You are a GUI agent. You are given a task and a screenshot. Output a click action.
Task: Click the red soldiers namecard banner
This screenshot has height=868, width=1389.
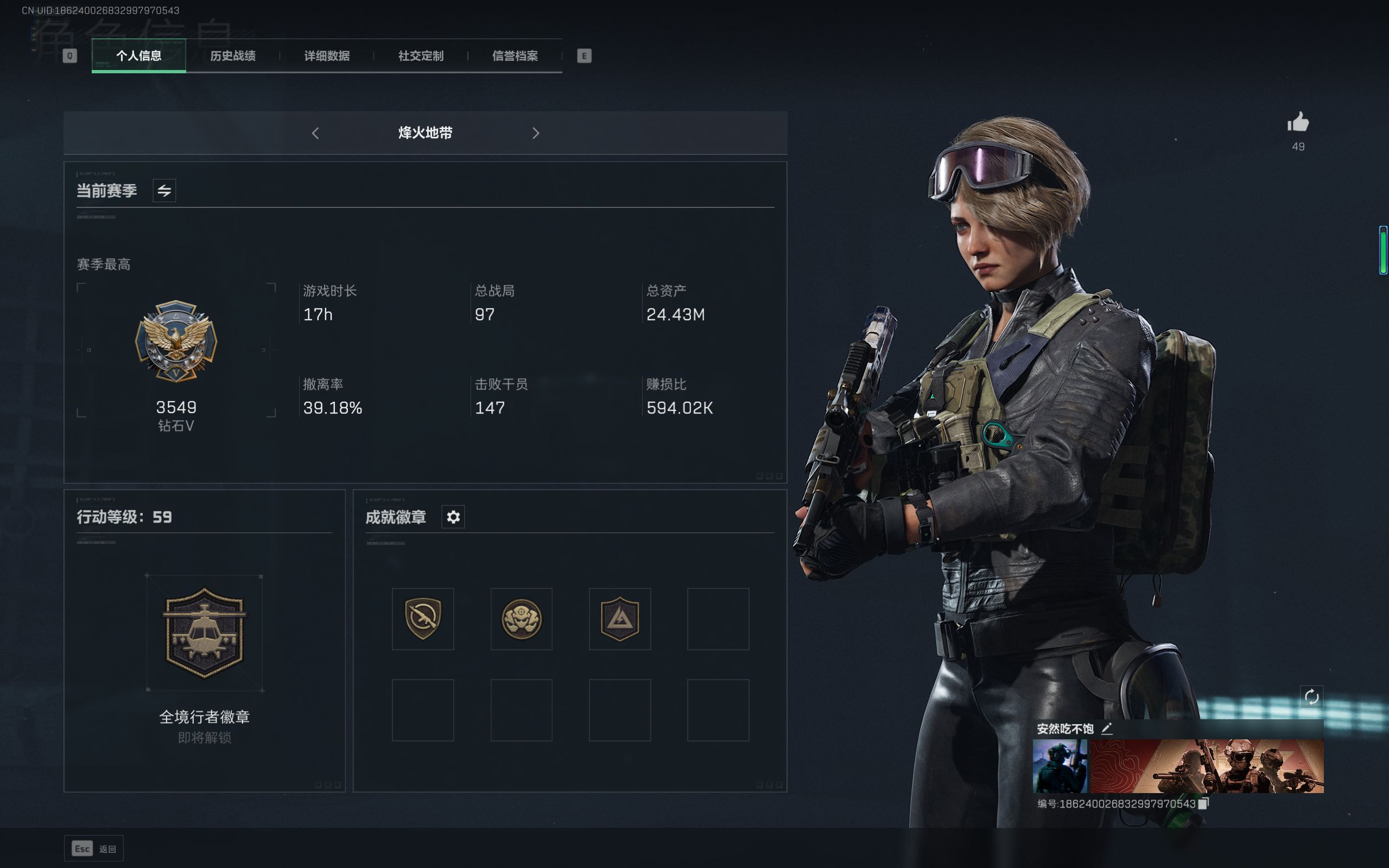point(1207,766)
